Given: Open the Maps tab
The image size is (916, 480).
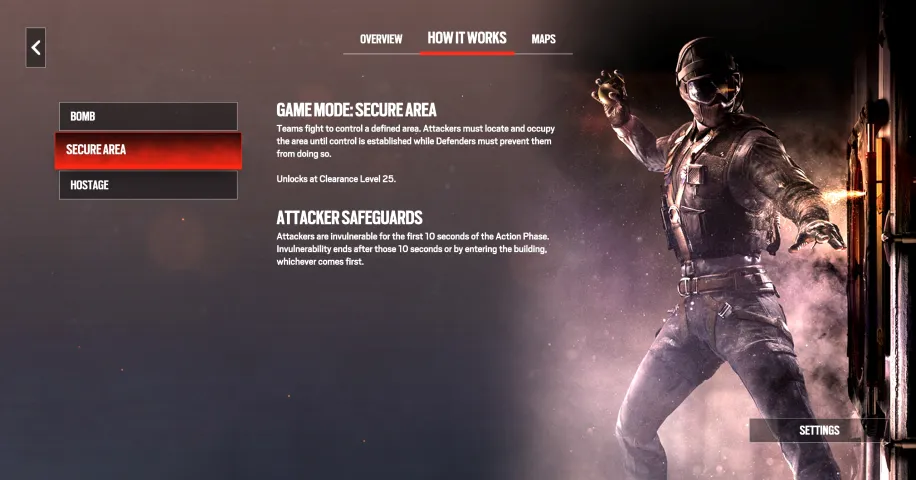Looking at the screenshot, I should [x=544, y=39].
